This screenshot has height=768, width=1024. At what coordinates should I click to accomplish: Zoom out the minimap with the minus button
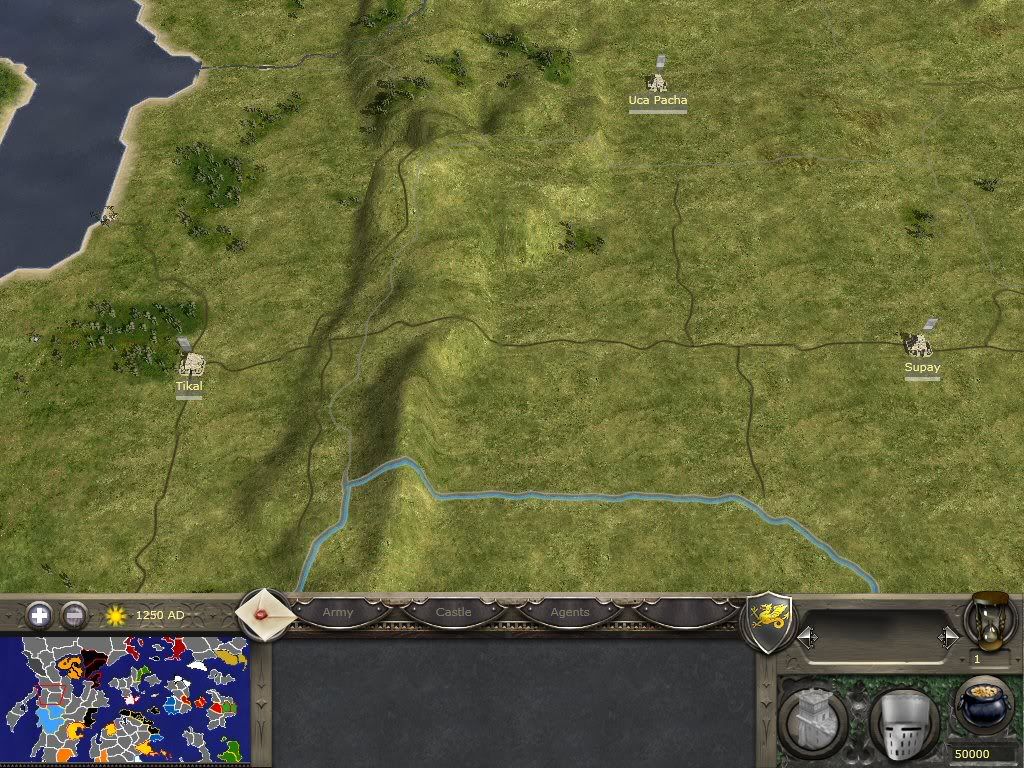[x=73, y=614]
